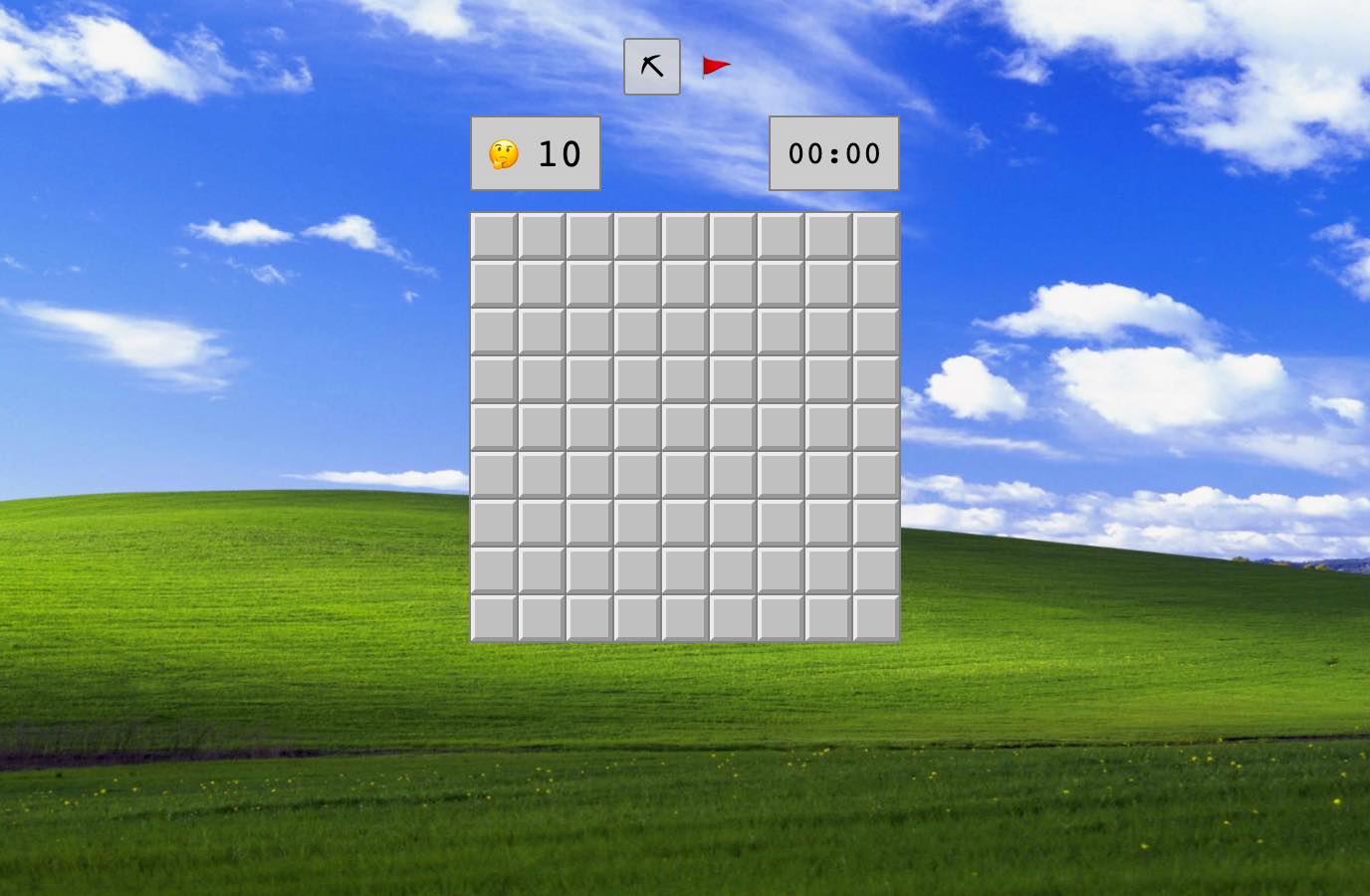1370x896 pixels.
Task: Switch to the red flag planting mode
Action: [715, 66]
